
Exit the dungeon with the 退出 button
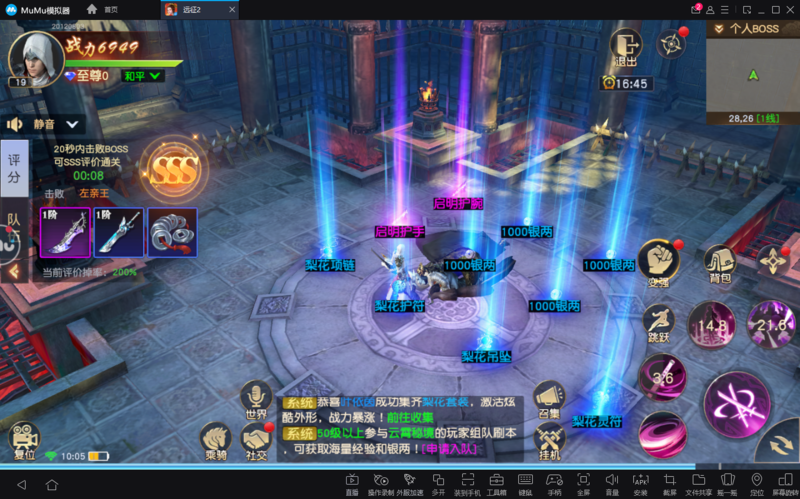pos(626,46)
